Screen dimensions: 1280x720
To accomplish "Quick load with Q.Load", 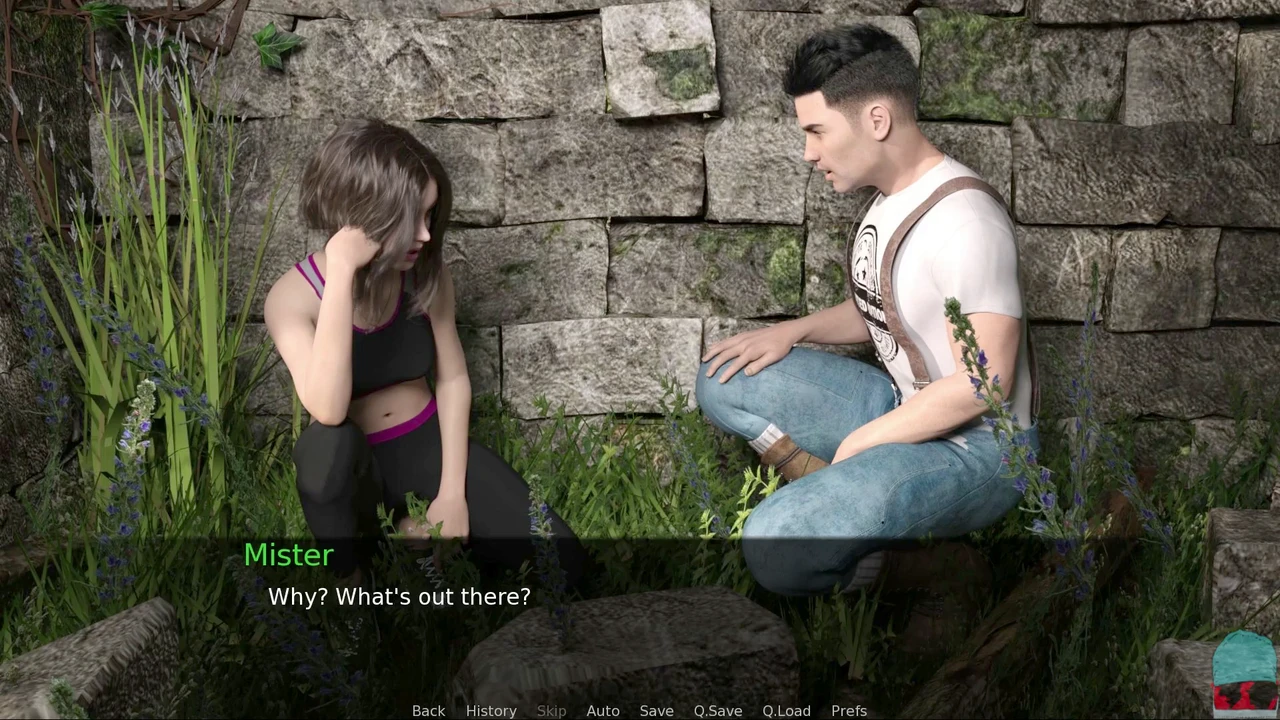I will (x=786, y=710).
